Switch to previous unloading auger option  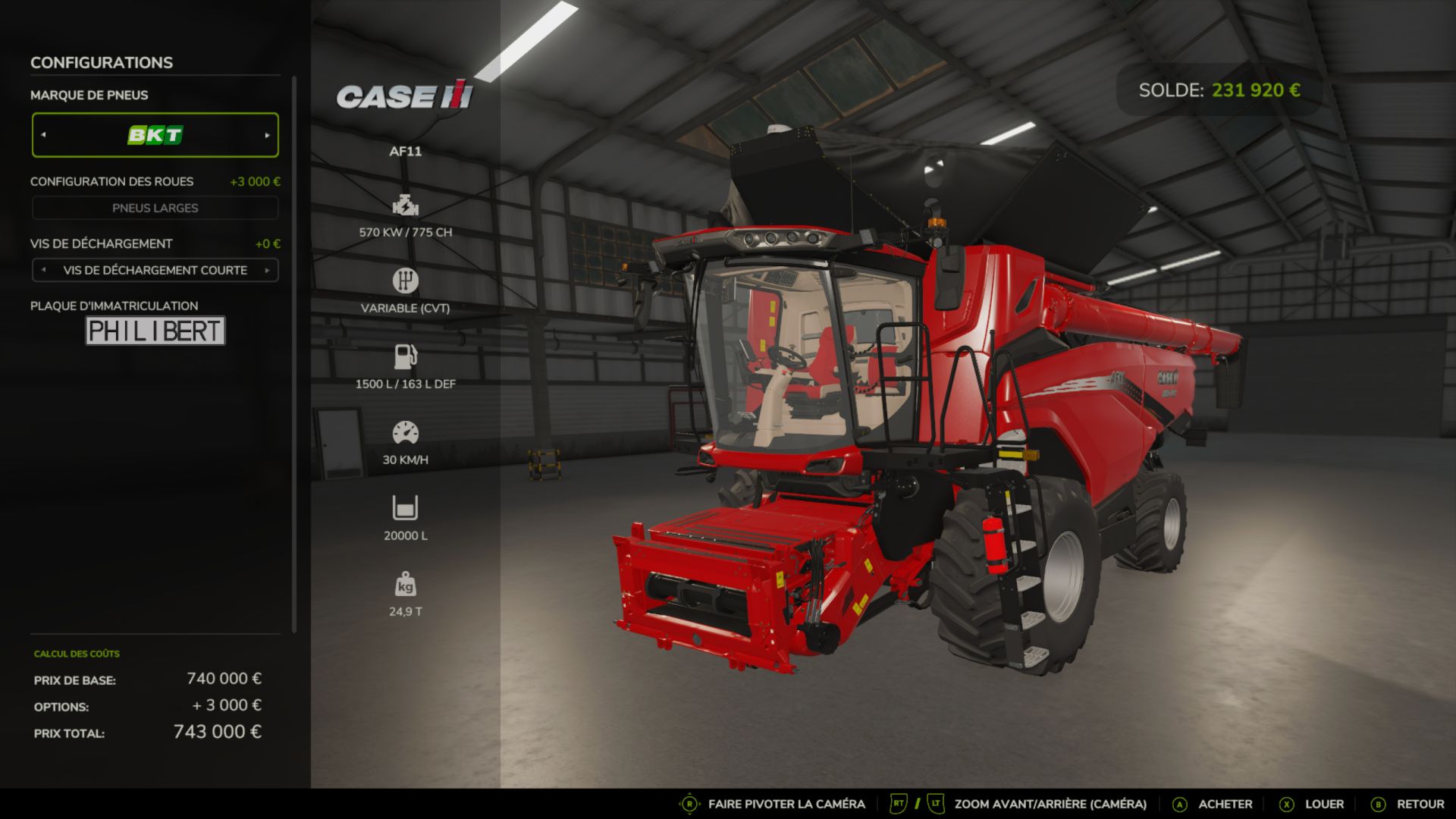point(43,270)
